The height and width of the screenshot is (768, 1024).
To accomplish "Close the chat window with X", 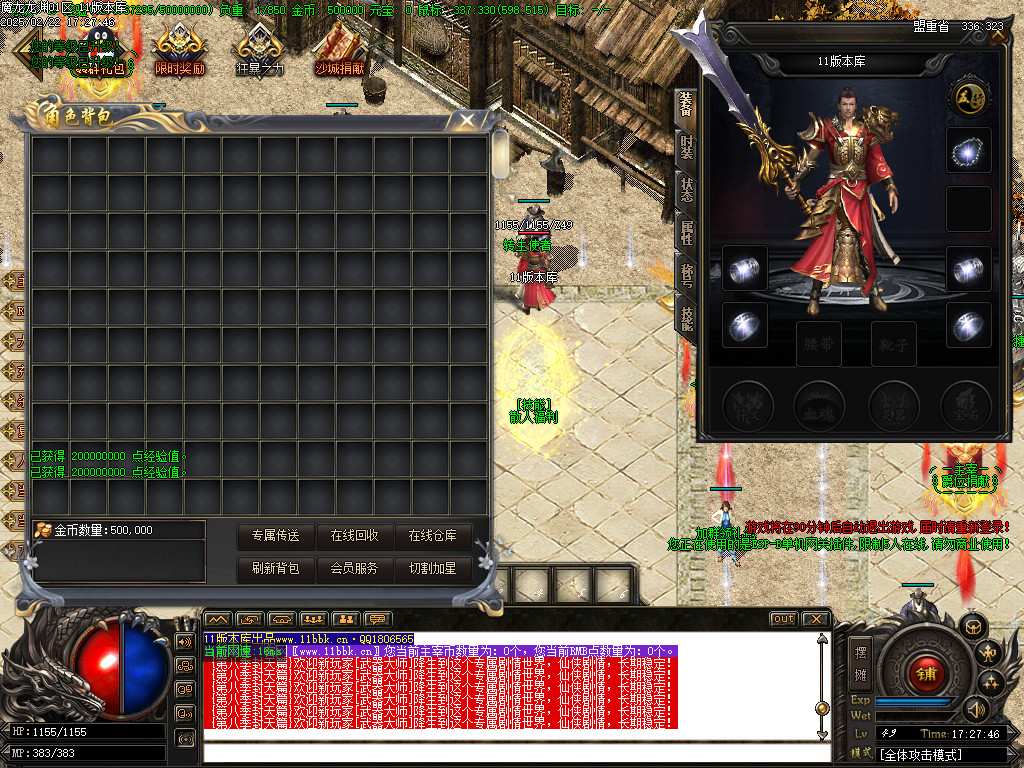I will point(816,619).
